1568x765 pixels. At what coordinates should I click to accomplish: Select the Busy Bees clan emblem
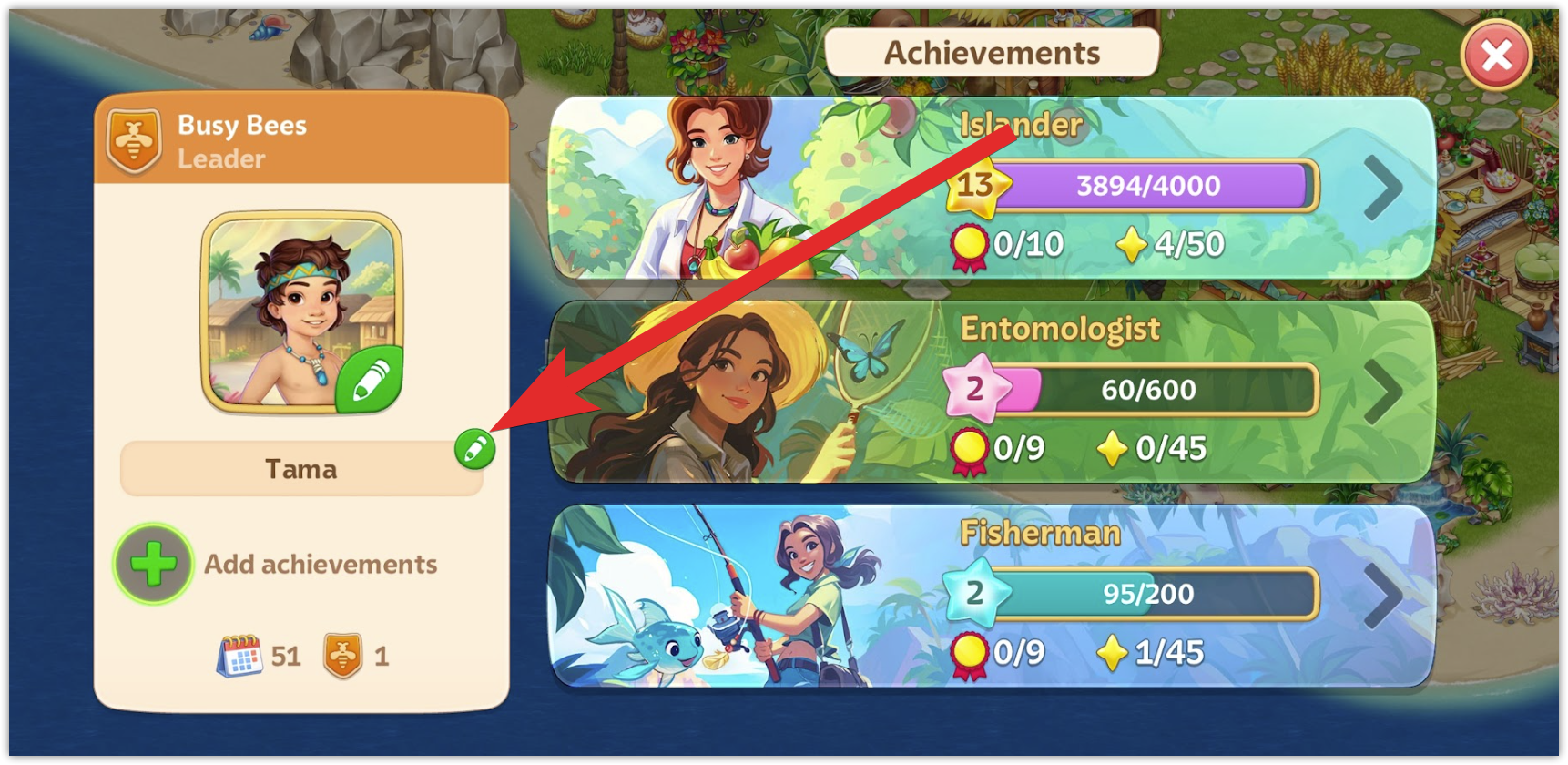(134, 141)
